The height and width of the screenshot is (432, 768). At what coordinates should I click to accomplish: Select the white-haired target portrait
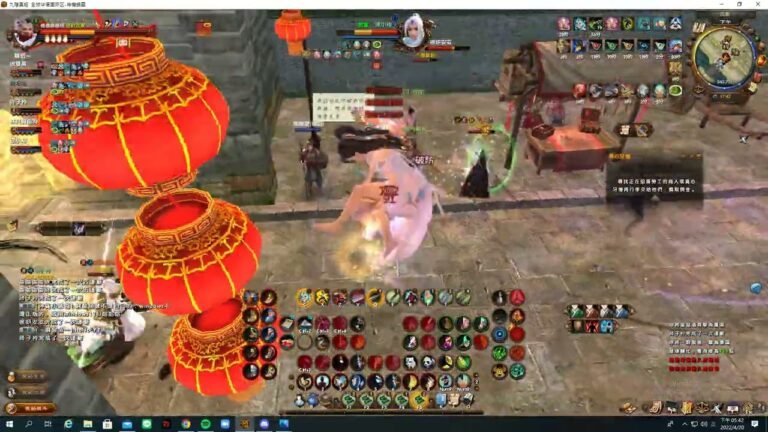pos(412,27)
